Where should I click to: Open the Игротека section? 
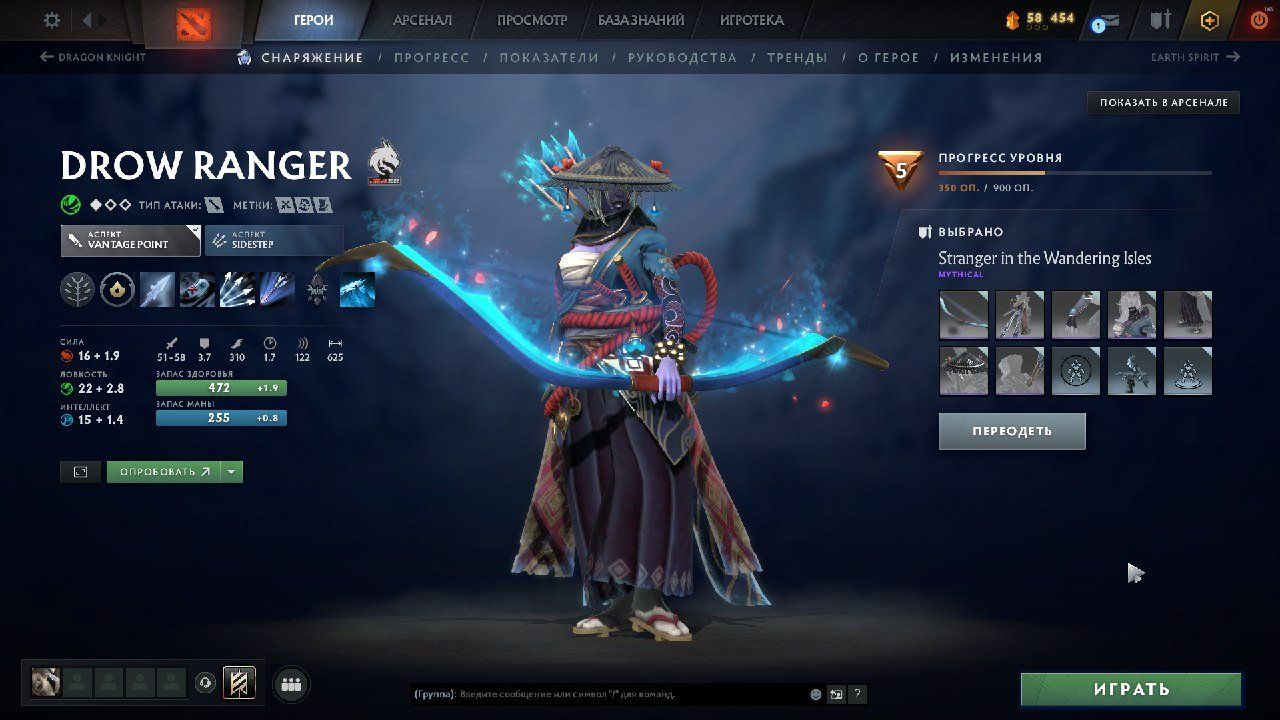pos(751,20)
